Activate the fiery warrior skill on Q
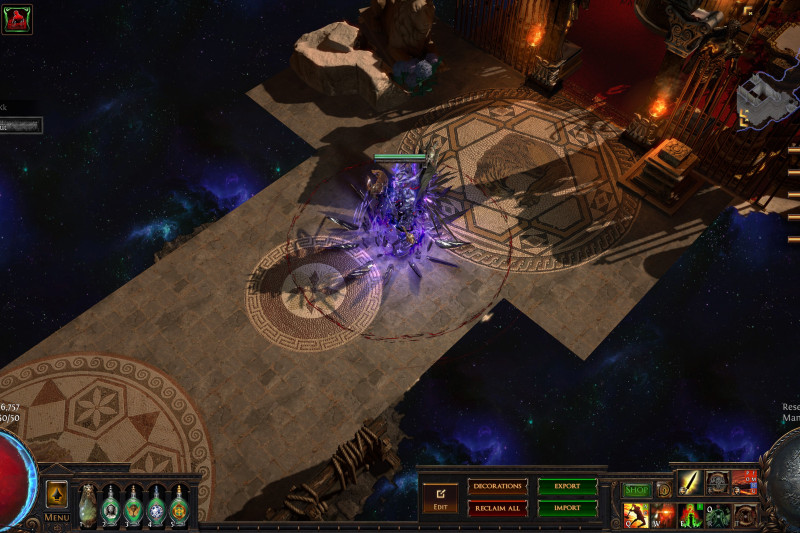The width and height of the screenshot is (800, 533). pos(636,515)
